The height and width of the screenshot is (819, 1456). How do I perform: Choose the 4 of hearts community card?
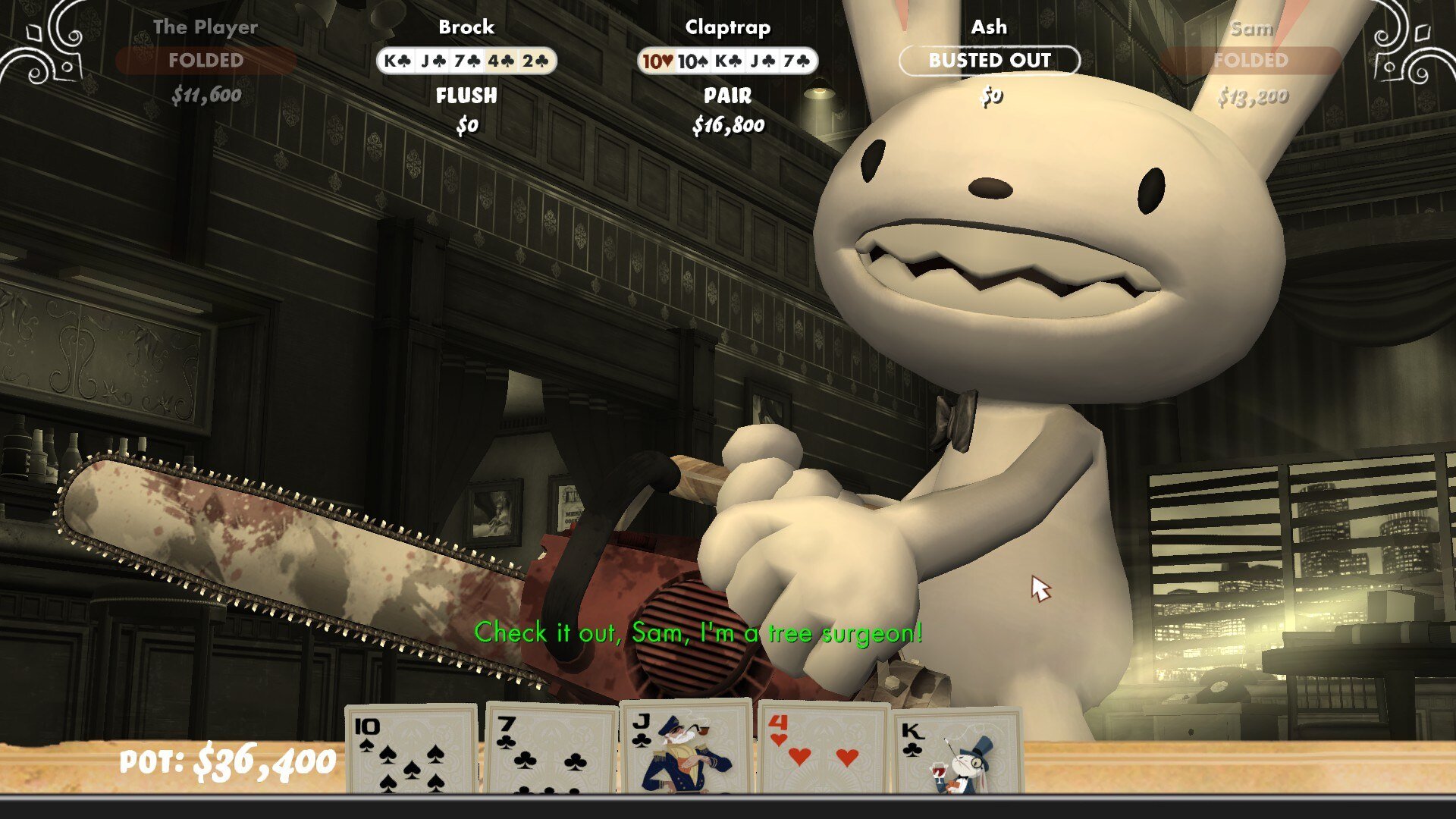pyautogui.click(x=824, y=749)
